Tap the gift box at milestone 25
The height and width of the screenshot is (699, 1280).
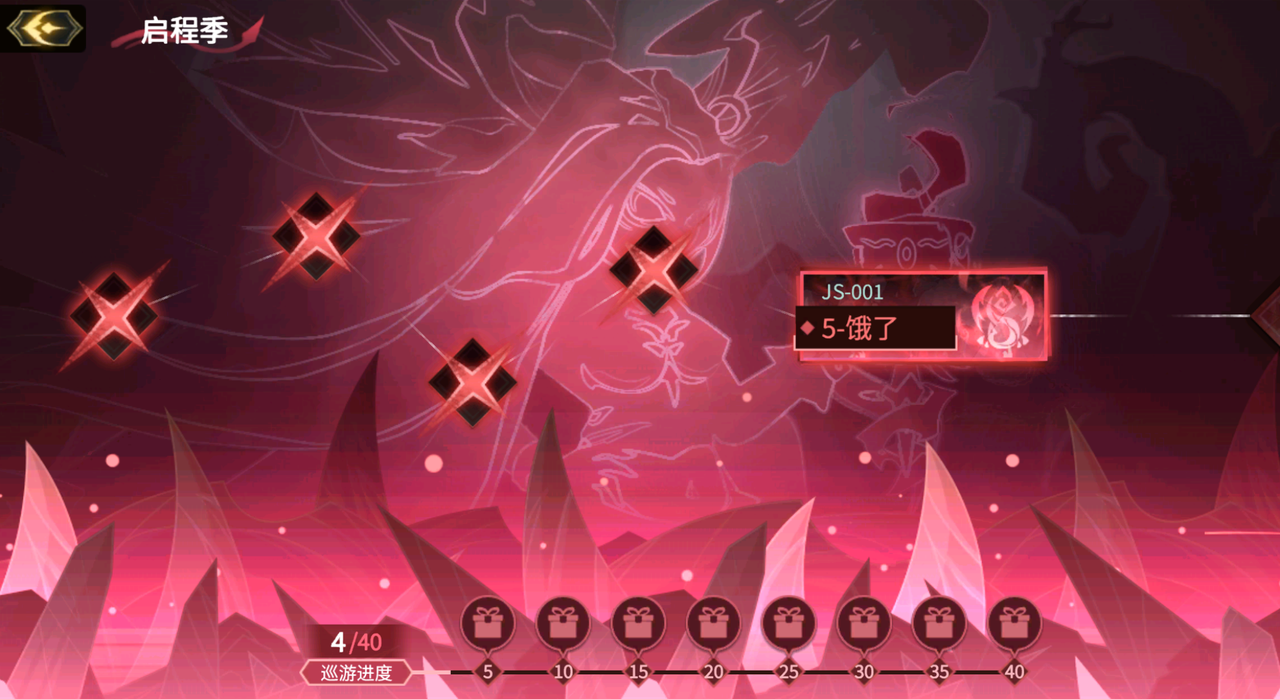tap(788, 624)
